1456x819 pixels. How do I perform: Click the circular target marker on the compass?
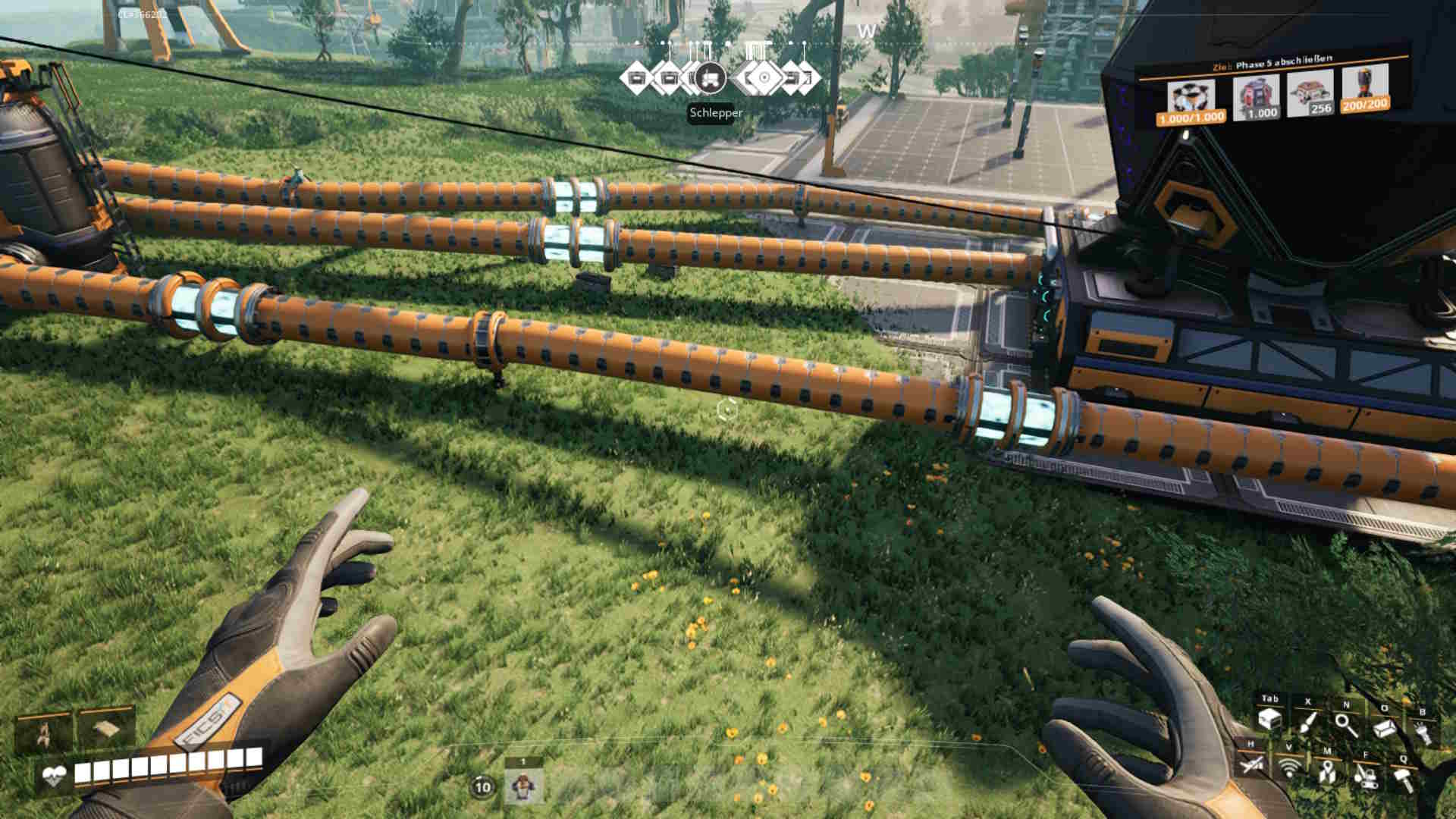[x=764, y=77]
